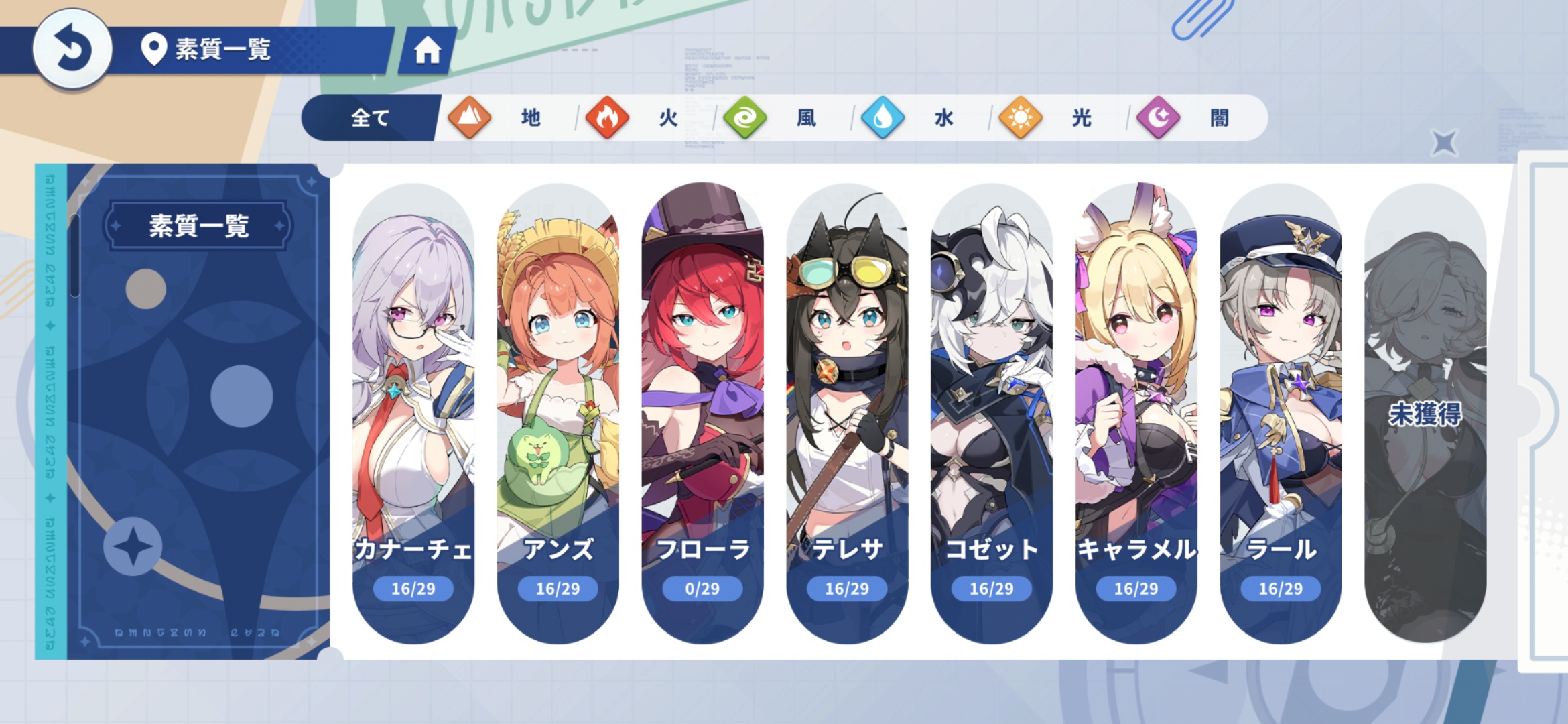
Task: Select フローラ's card with 0/29
Action: [x=702, y=412]
